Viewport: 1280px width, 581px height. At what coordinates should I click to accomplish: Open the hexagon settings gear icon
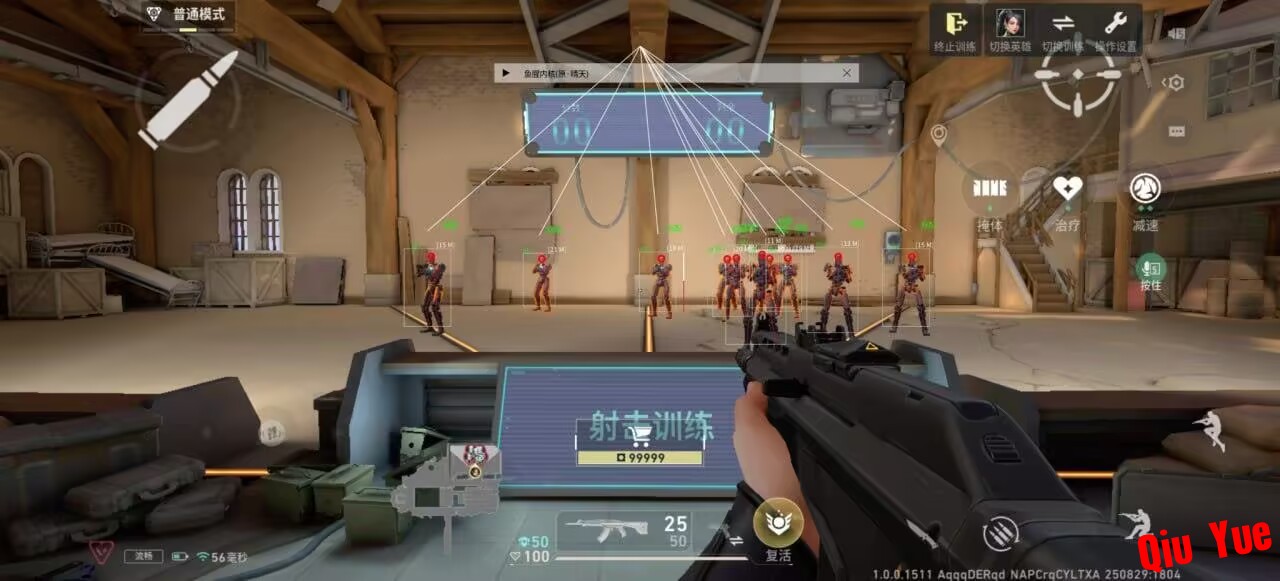1175,84
